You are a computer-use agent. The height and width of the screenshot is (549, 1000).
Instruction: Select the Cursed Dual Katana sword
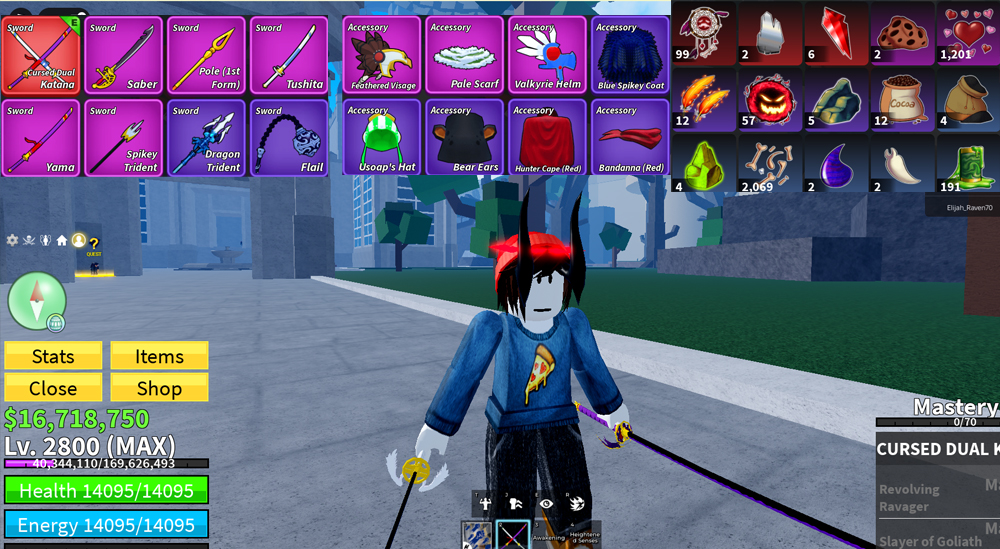click(41, 55)
